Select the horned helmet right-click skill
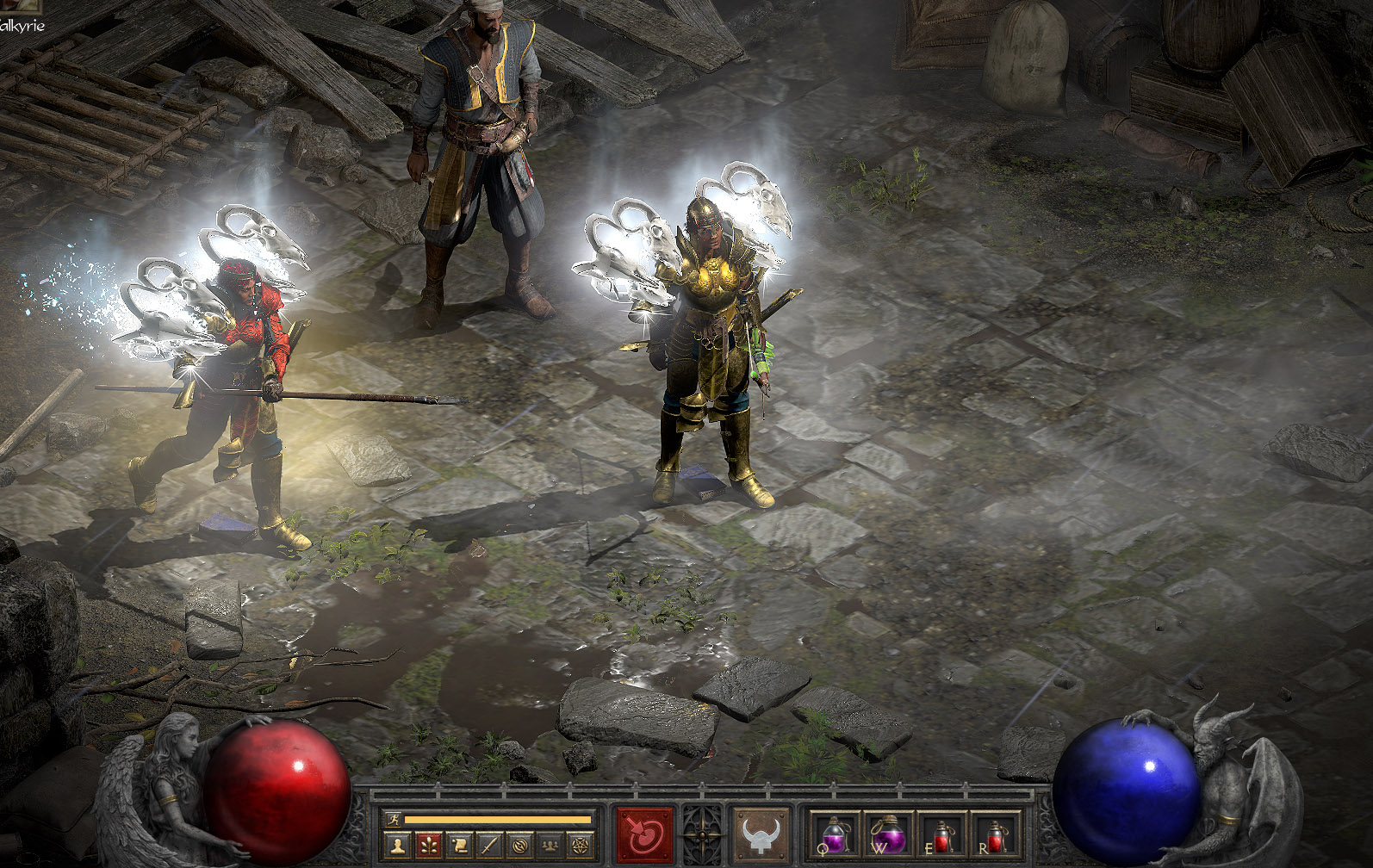The height and width of the screenshot is (868, 1373). (x=760, y=834)
